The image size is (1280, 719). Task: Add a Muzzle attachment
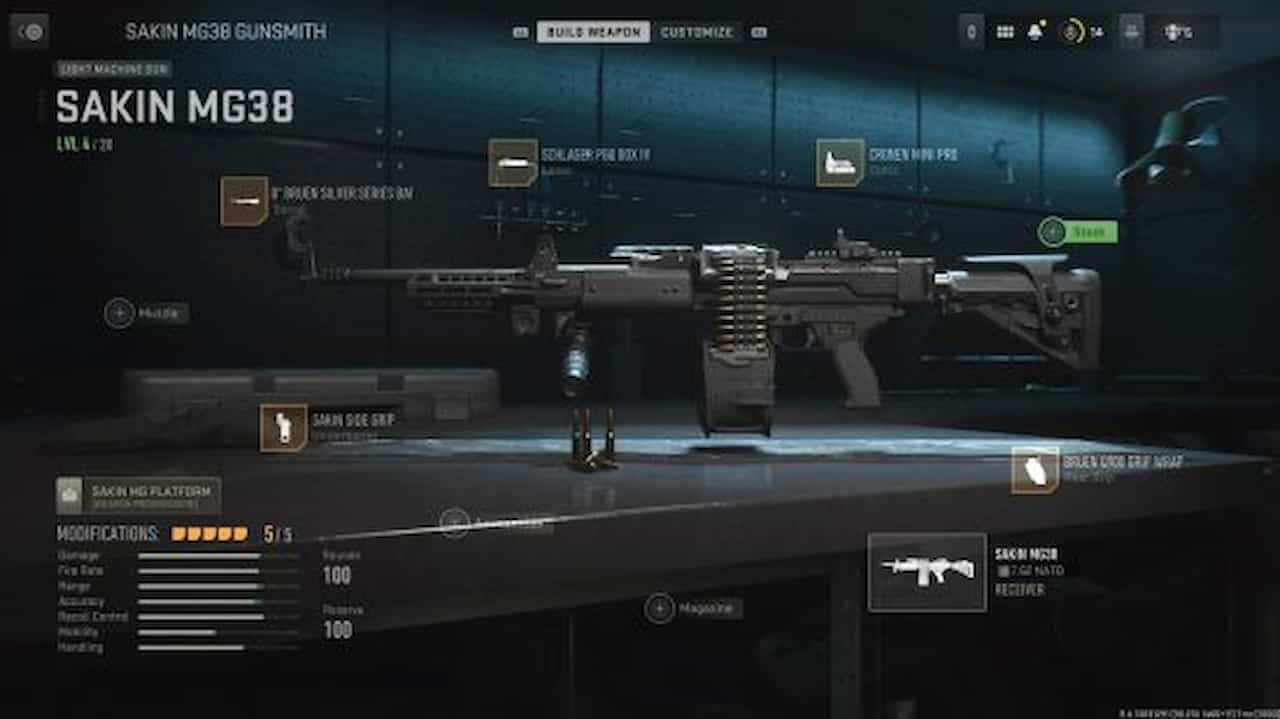120,313
